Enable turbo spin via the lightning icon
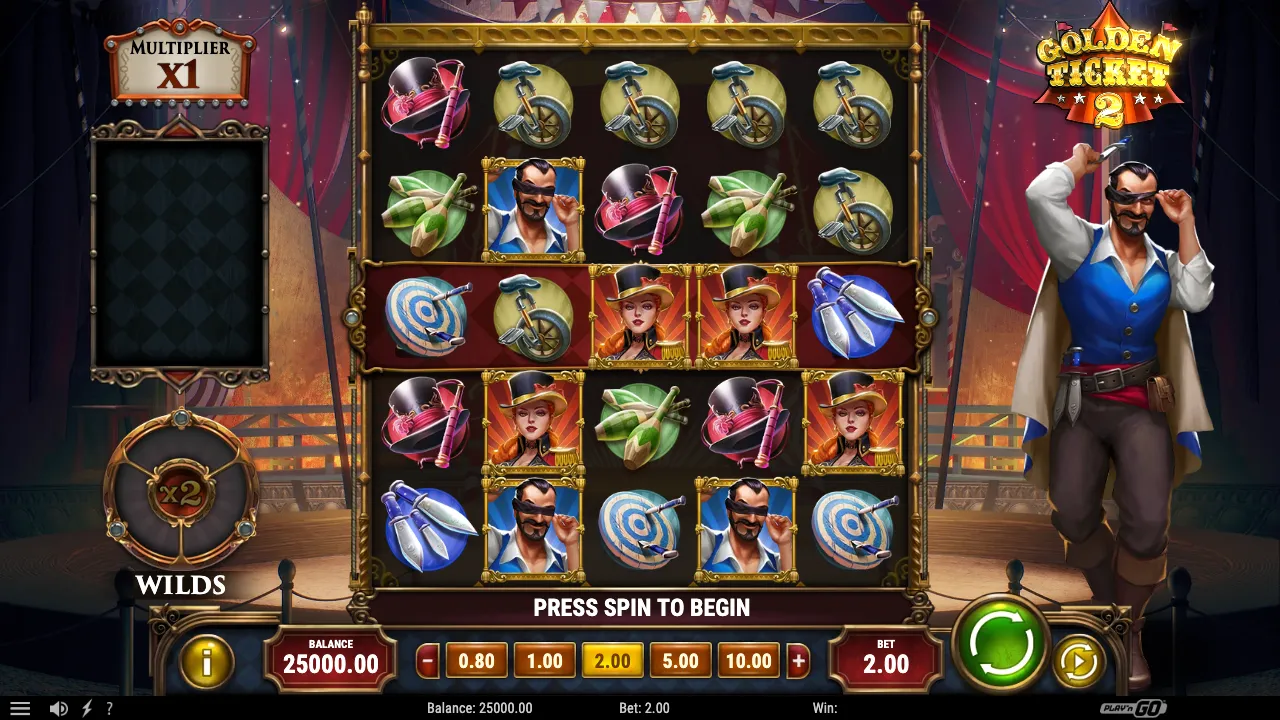The image size is (1280, 720). pos(85,708)
